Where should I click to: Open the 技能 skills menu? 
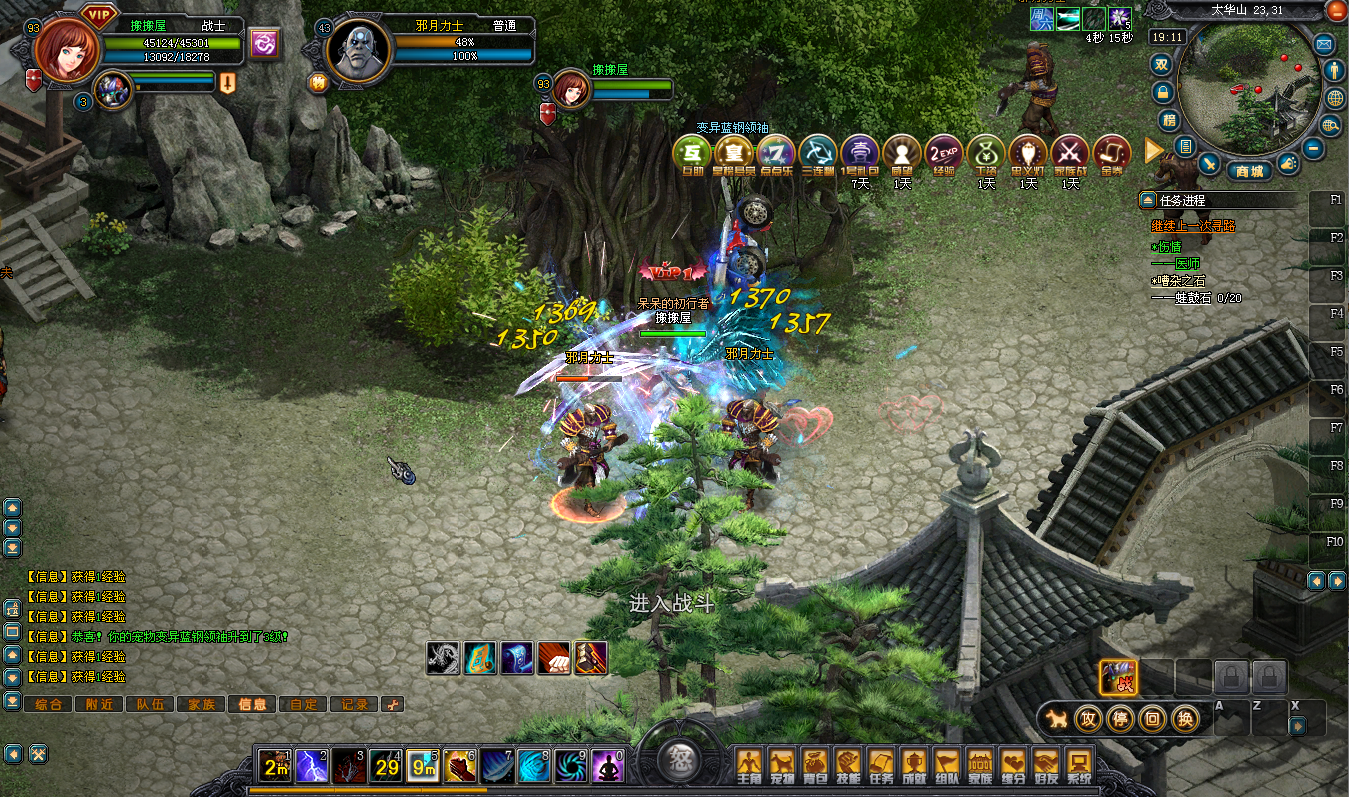point(847,767)
